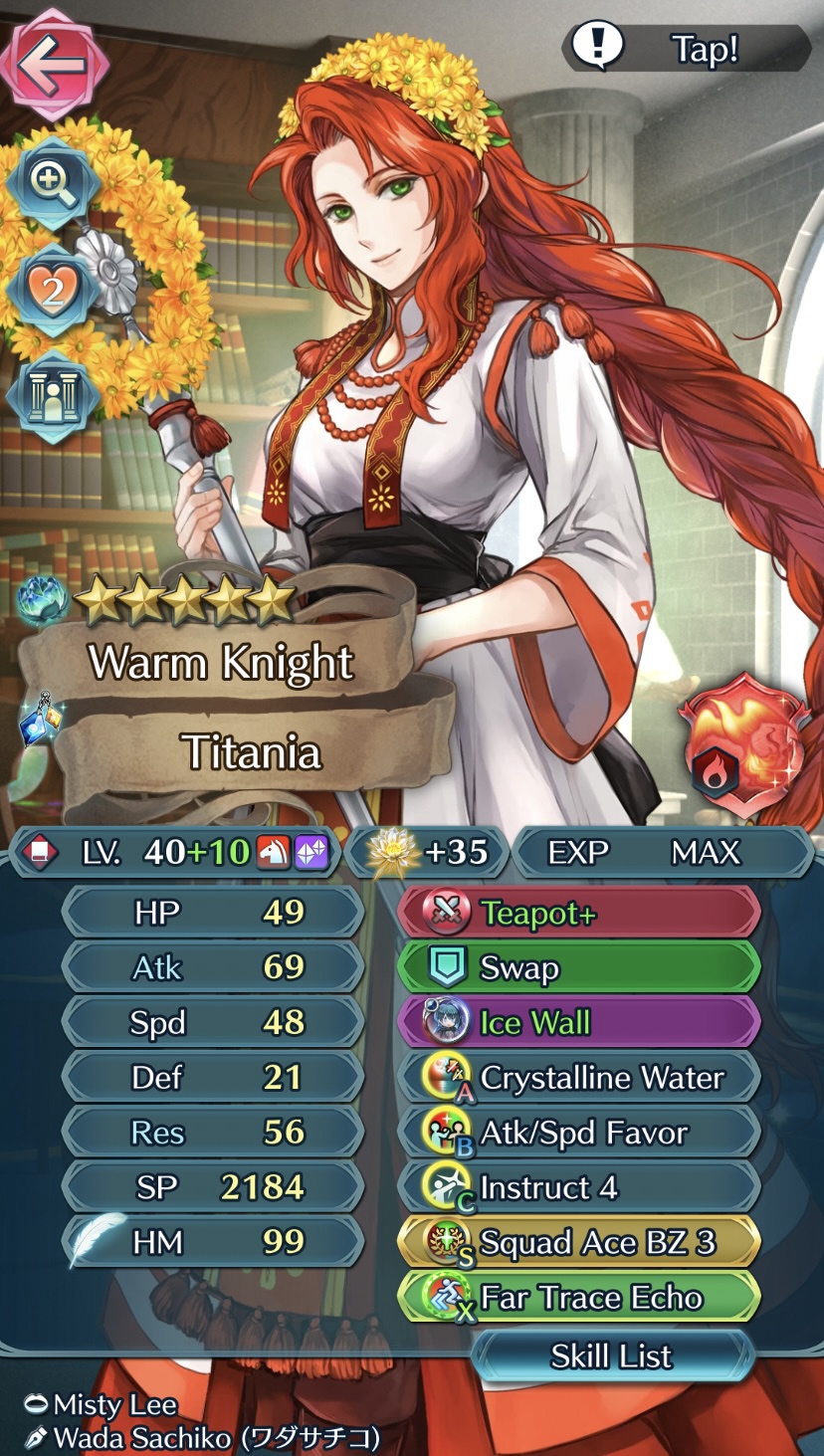This screenshot has width=824, height=1456.
Task: Tap the fire blessing emblem icon
Action: coord(741,746)
